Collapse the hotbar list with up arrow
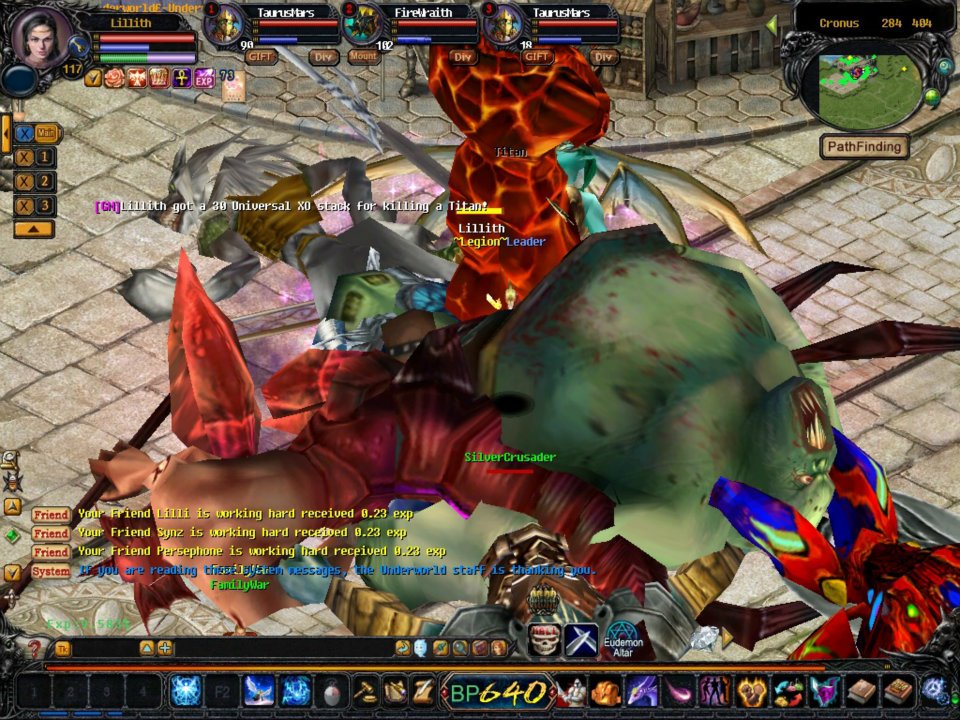Screen dimensions: 960x720 coord(33,229)
